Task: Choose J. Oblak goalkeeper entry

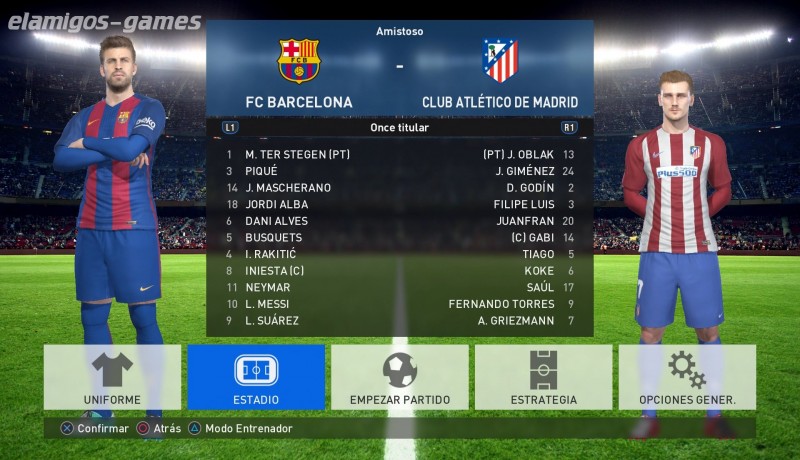Action: coord(519,155)
